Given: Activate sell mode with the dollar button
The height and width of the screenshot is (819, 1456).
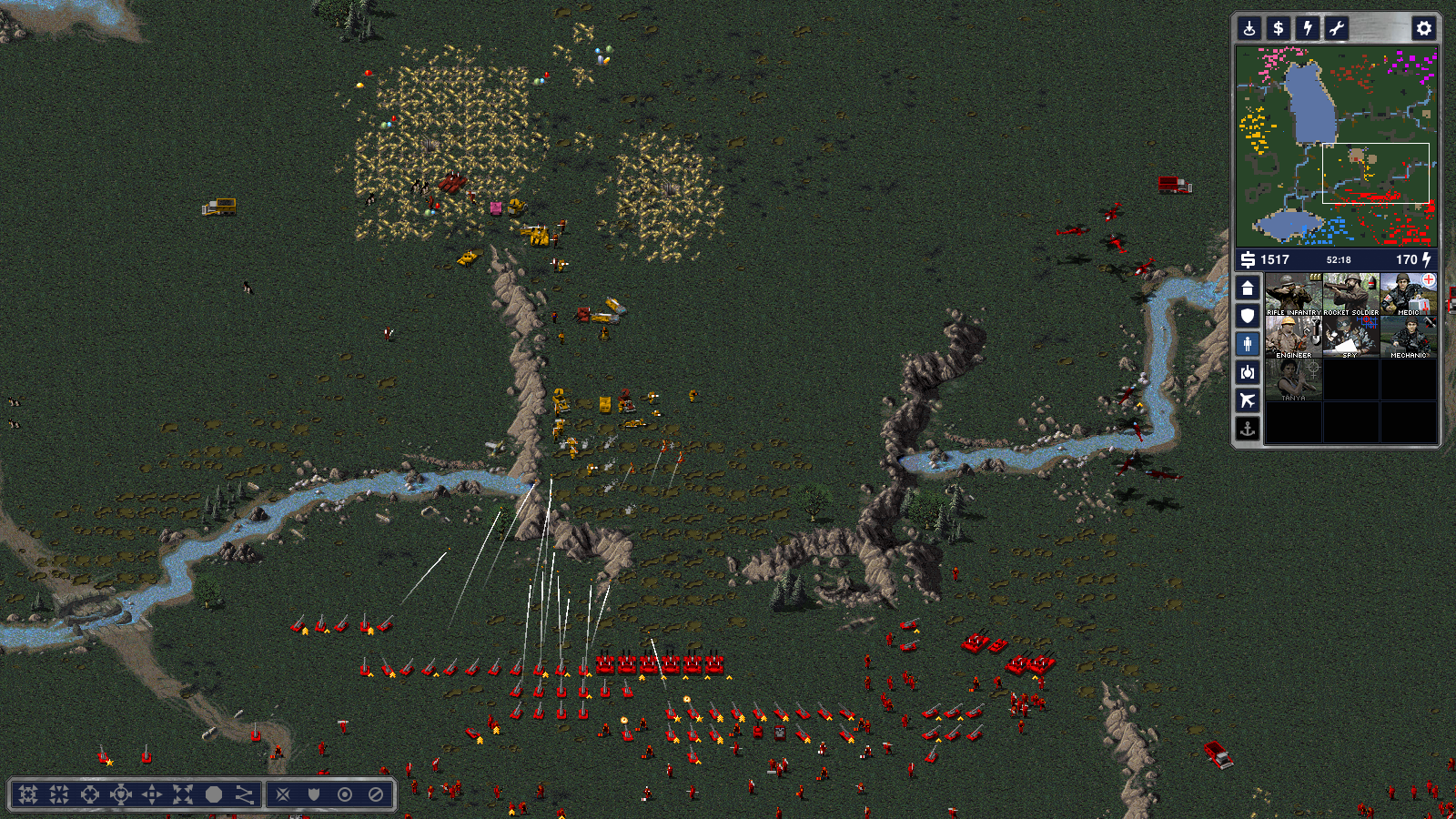Looking at the screenshot, I should (x=1279, y=28).
